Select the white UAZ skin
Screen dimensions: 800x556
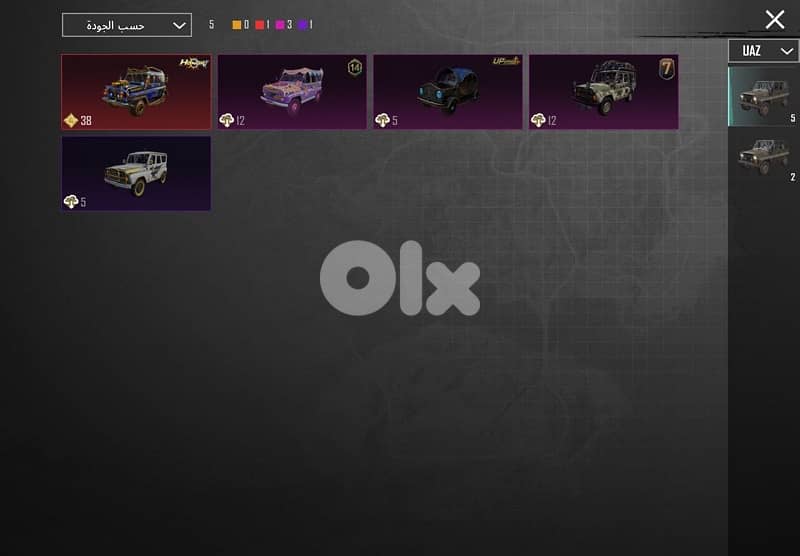(136, 173)
